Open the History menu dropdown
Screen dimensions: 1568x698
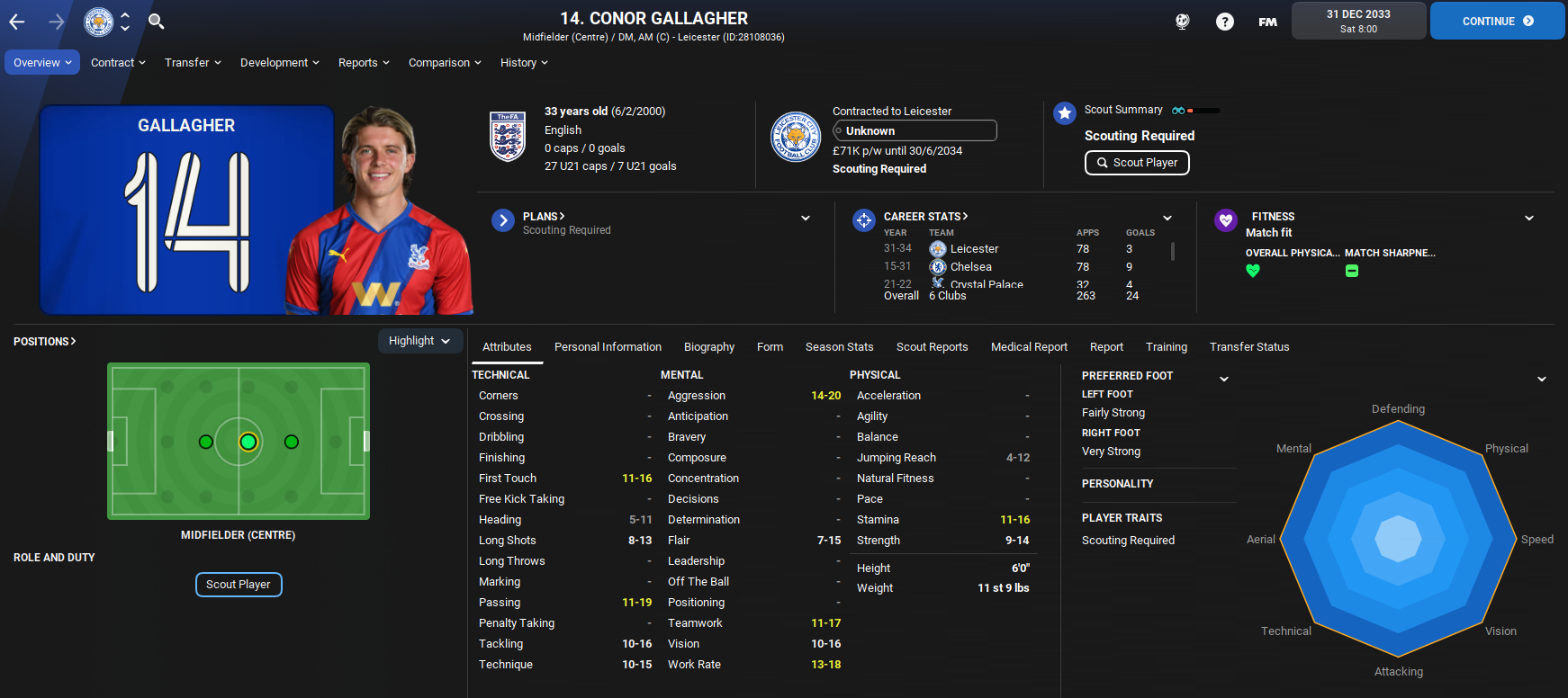pos(523,62)
